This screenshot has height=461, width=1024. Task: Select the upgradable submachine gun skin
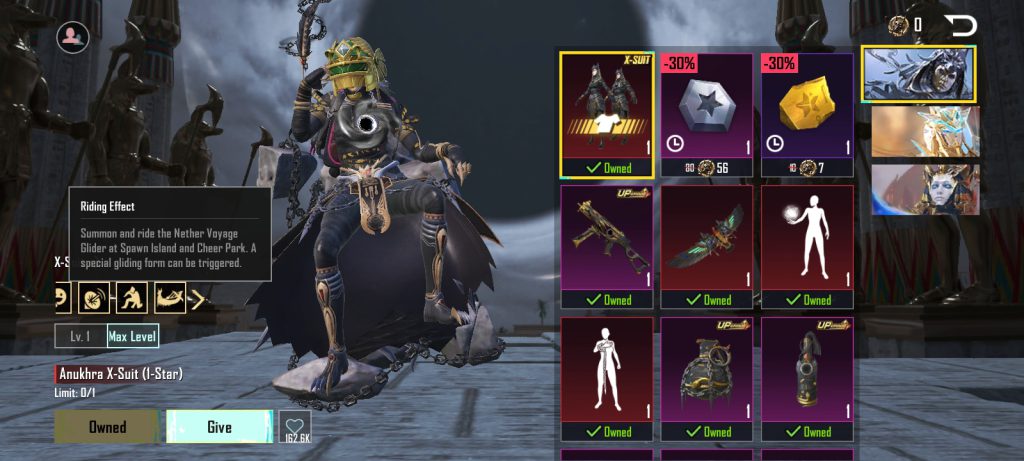tap(607, 246)
